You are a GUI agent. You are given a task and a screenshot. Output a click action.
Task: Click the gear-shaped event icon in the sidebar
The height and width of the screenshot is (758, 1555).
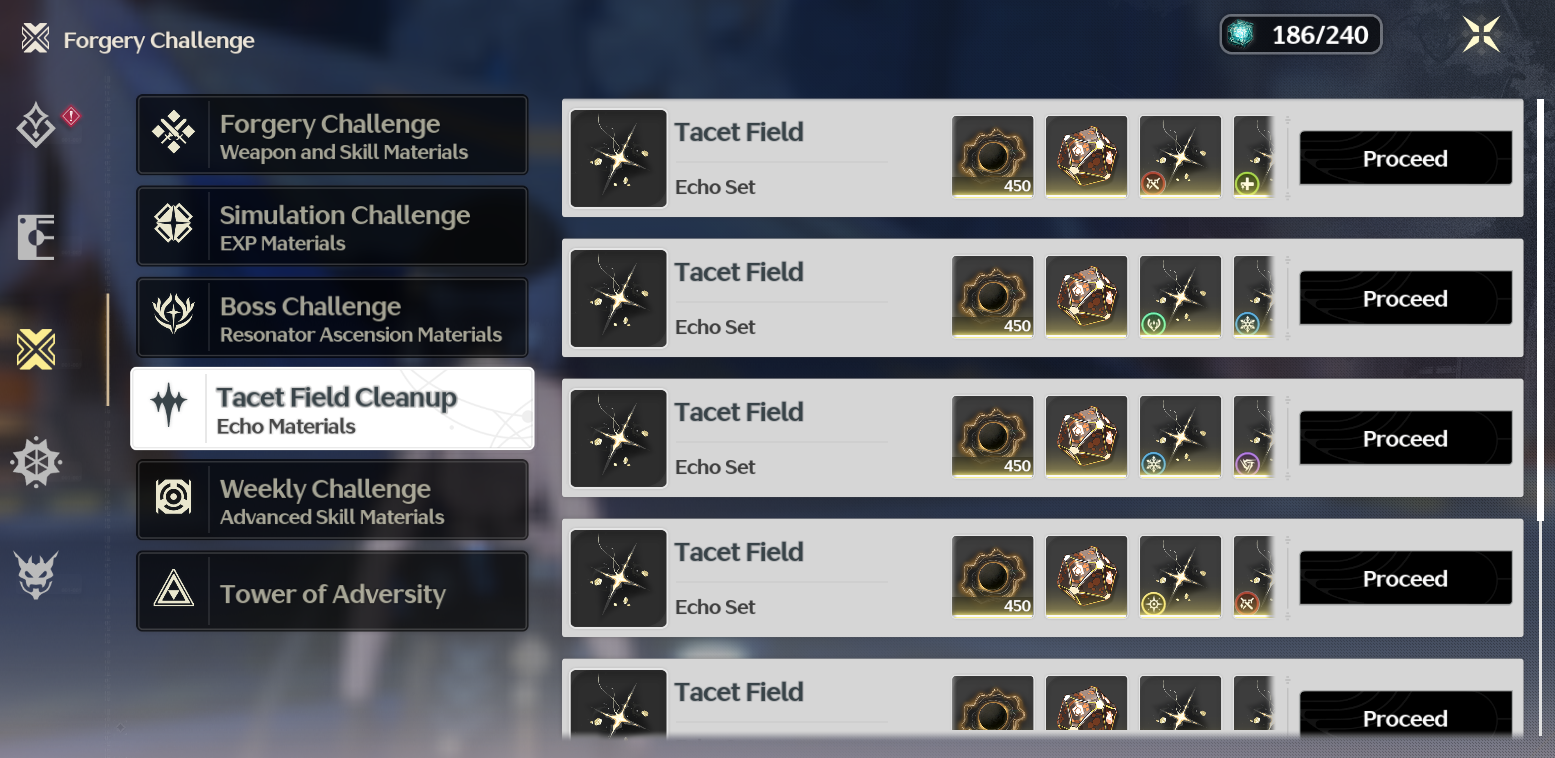pyautogui.click(x=37, y=462)
